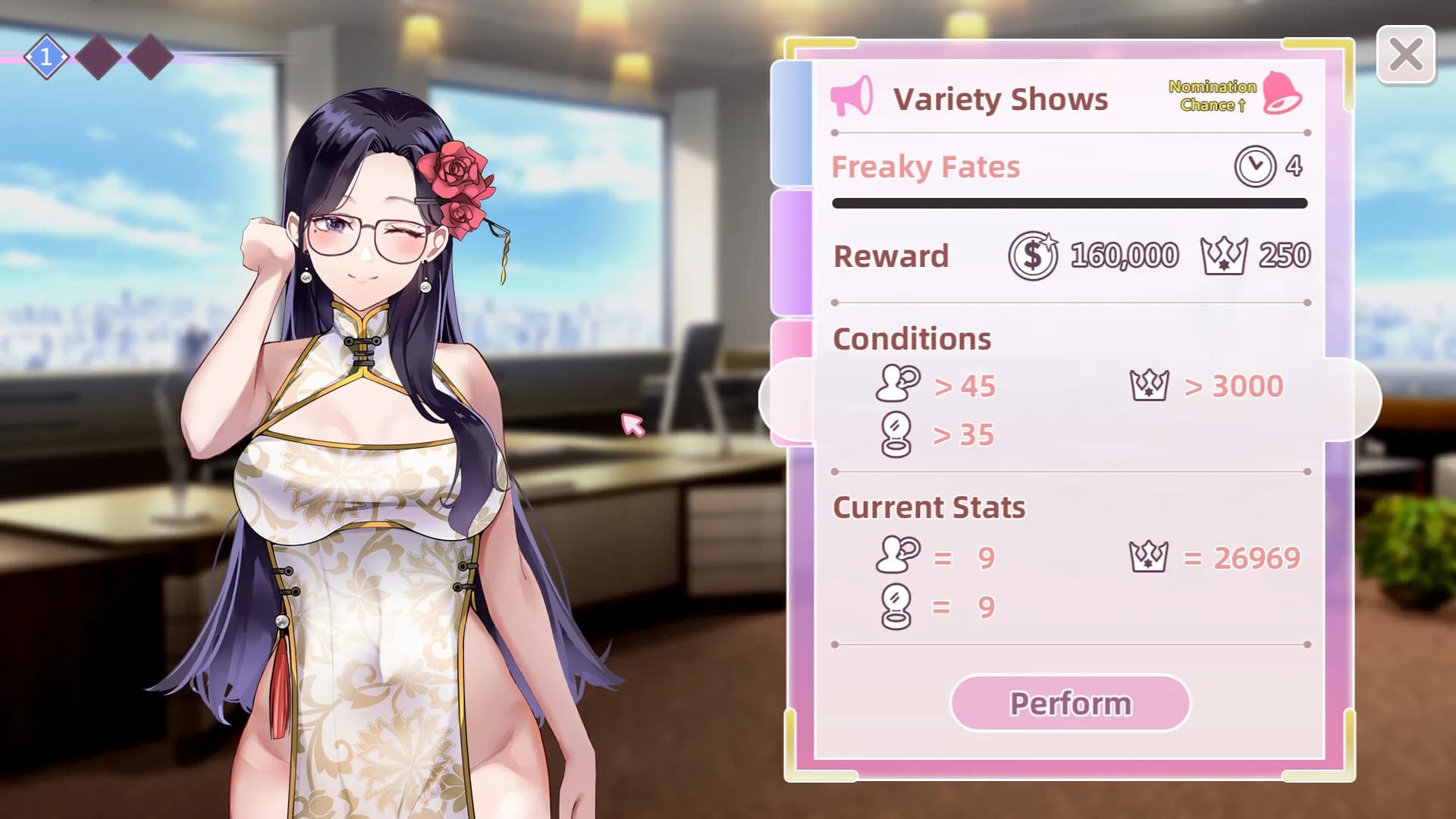Viewport: 1456px width, 819px height.
Task: Click the dollar coin icon showing 160,000 reward
Action: tap(1033, 256)
